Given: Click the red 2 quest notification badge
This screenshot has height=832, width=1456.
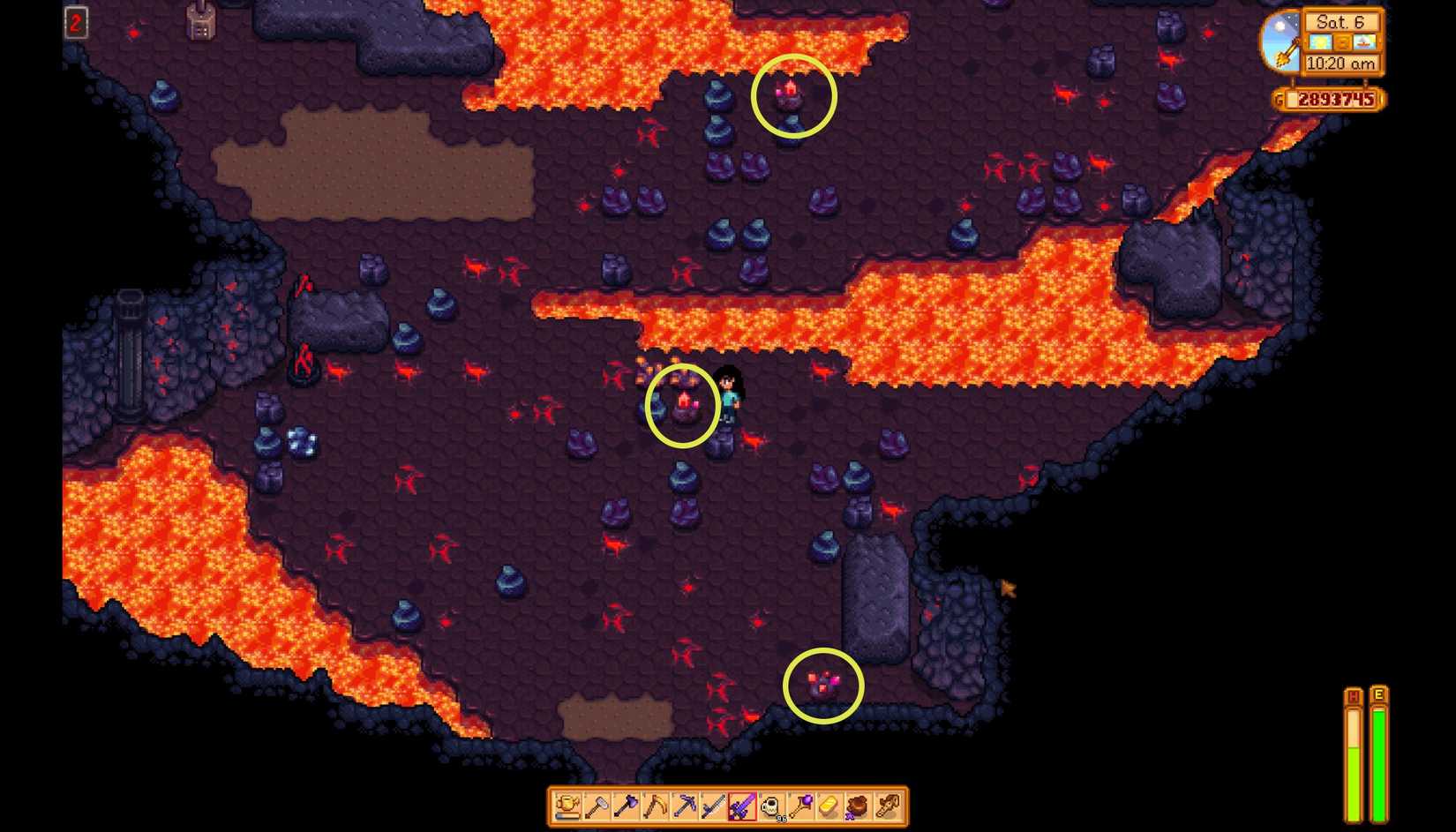Looking at the screenshot, I should 76,23.
